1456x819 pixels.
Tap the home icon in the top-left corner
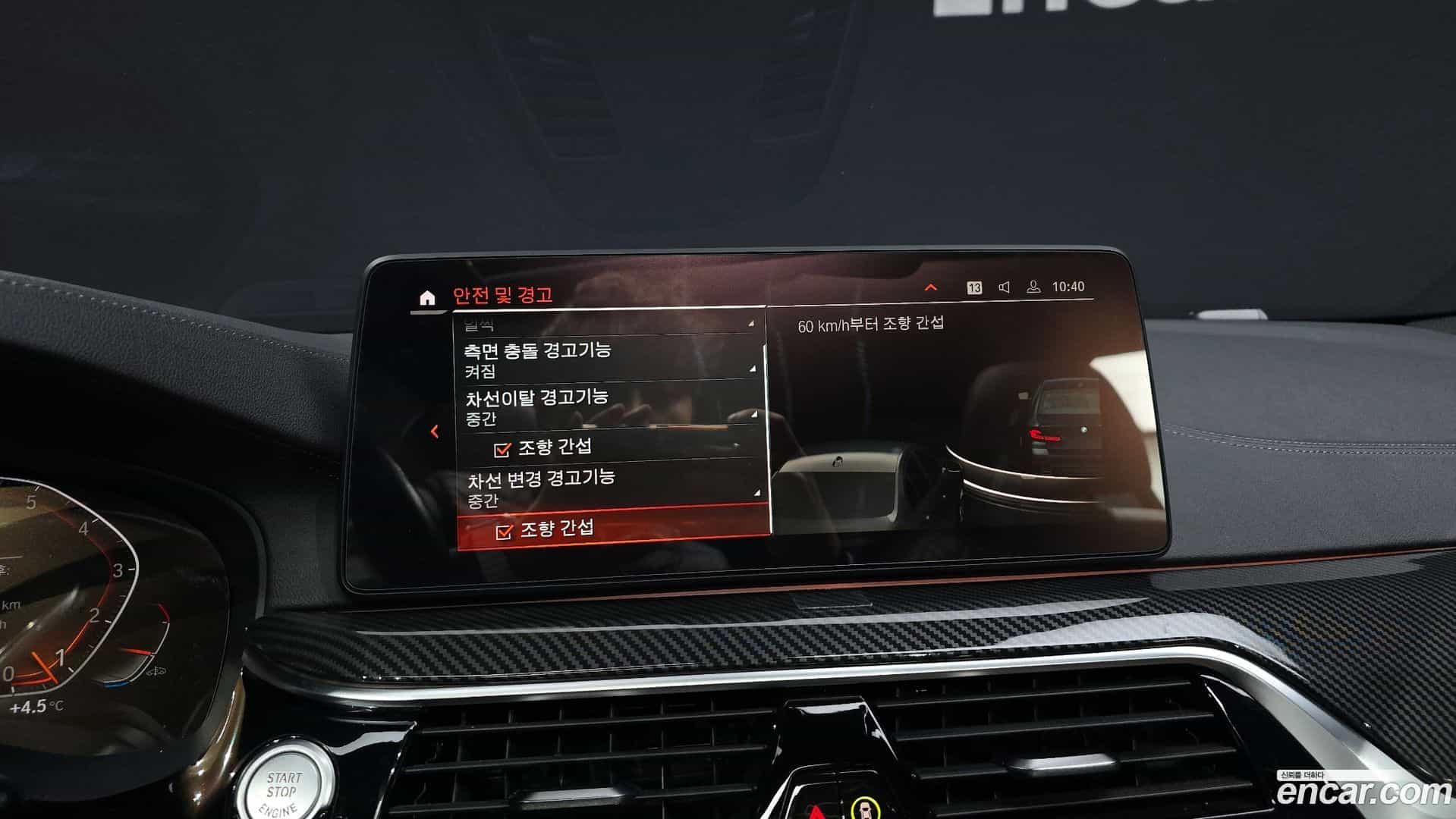click(426, 296)
